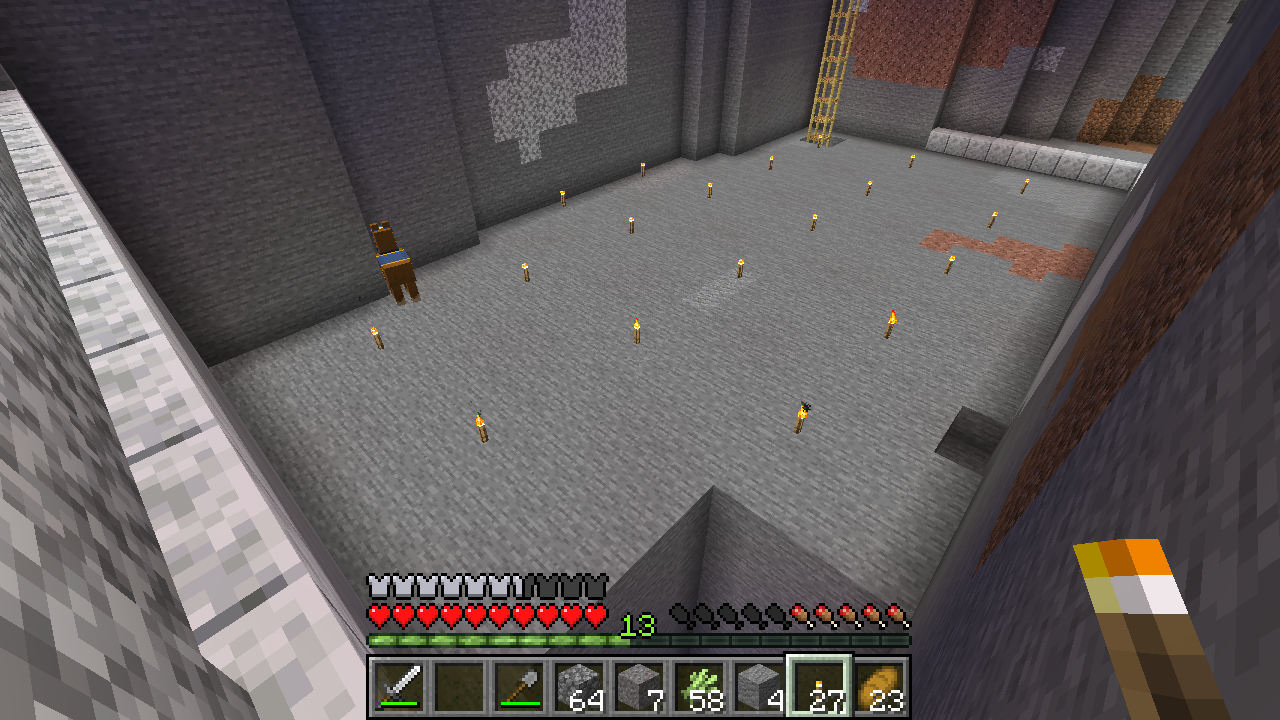Choose the block stack of 64
The image size is (1280, 720).
(x=579, y=687)
